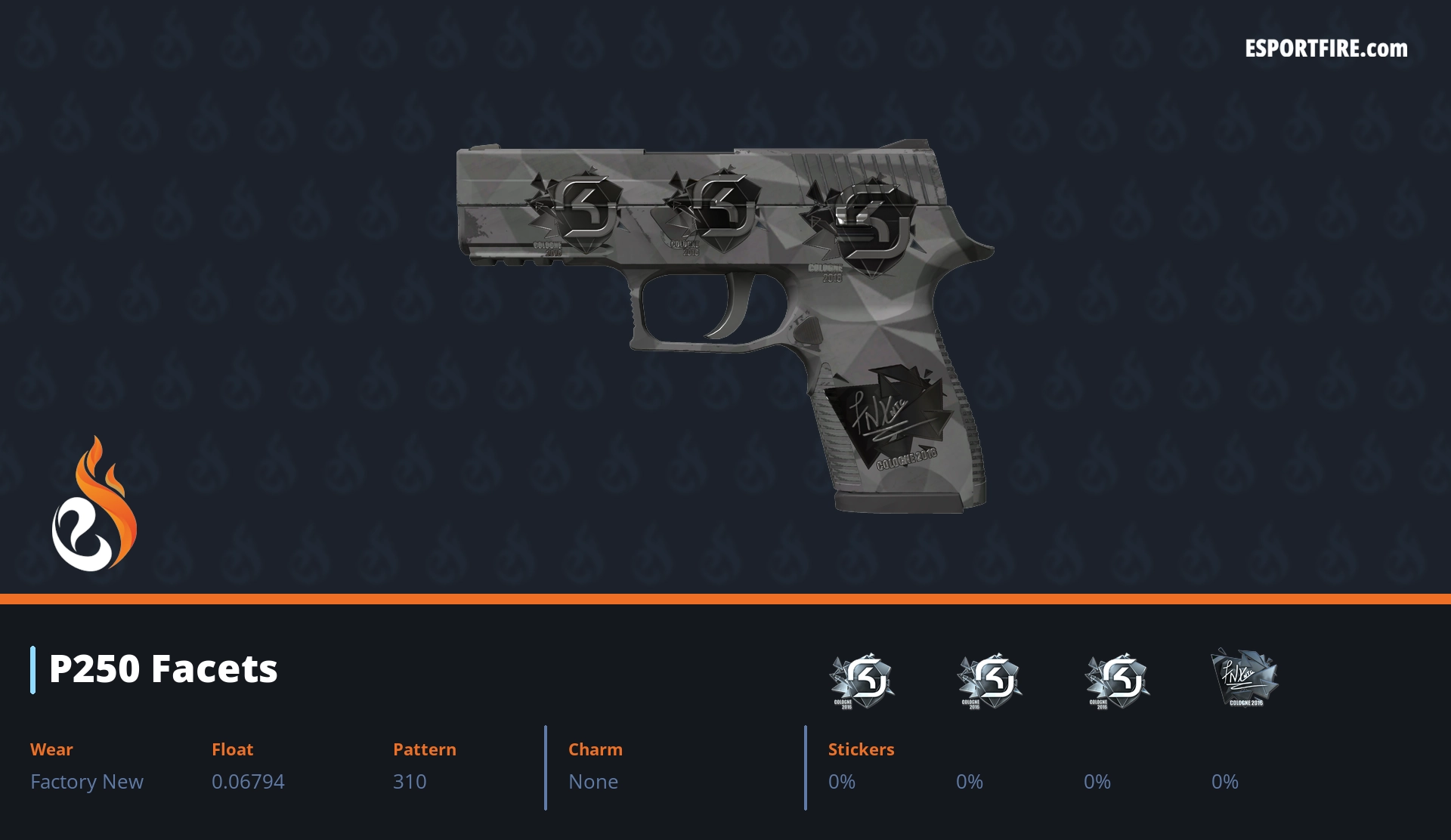The width and height of the screenshot is (1451, 840).
Task: Click the orange flame Esportfire logo
Action: (94, 505)
